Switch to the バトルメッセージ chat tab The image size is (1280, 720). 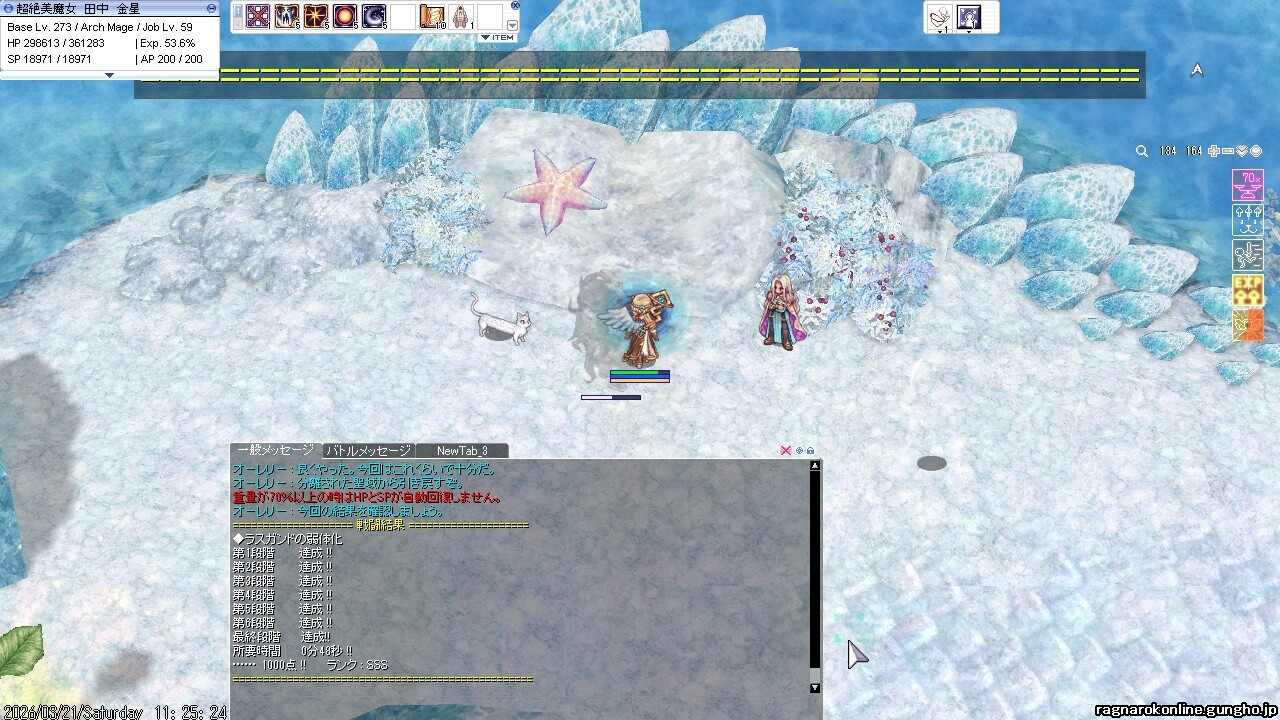(x=368, y=451)
